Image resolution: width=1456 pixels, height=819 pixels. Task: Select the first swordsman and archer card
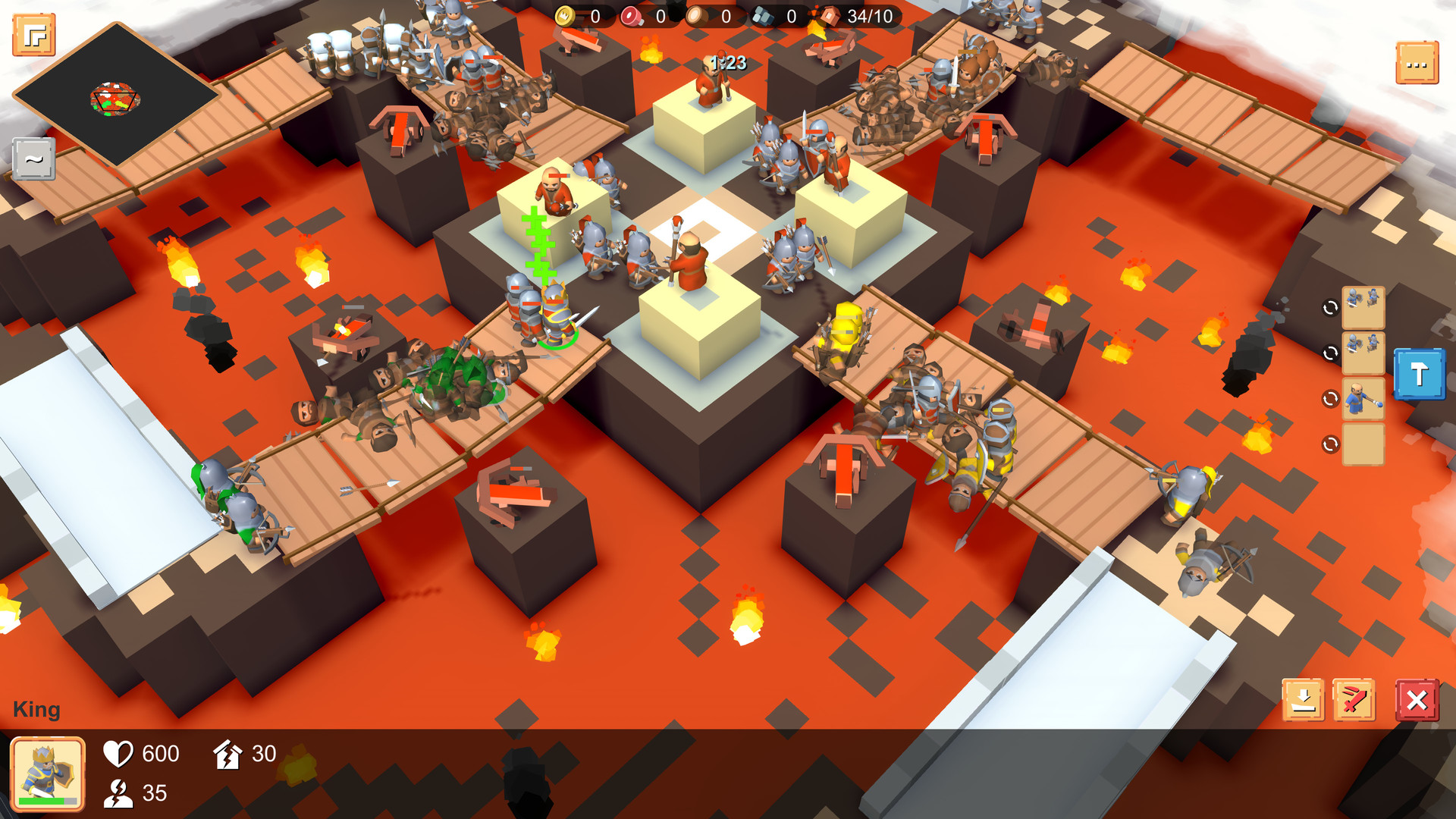point(1363,309)
